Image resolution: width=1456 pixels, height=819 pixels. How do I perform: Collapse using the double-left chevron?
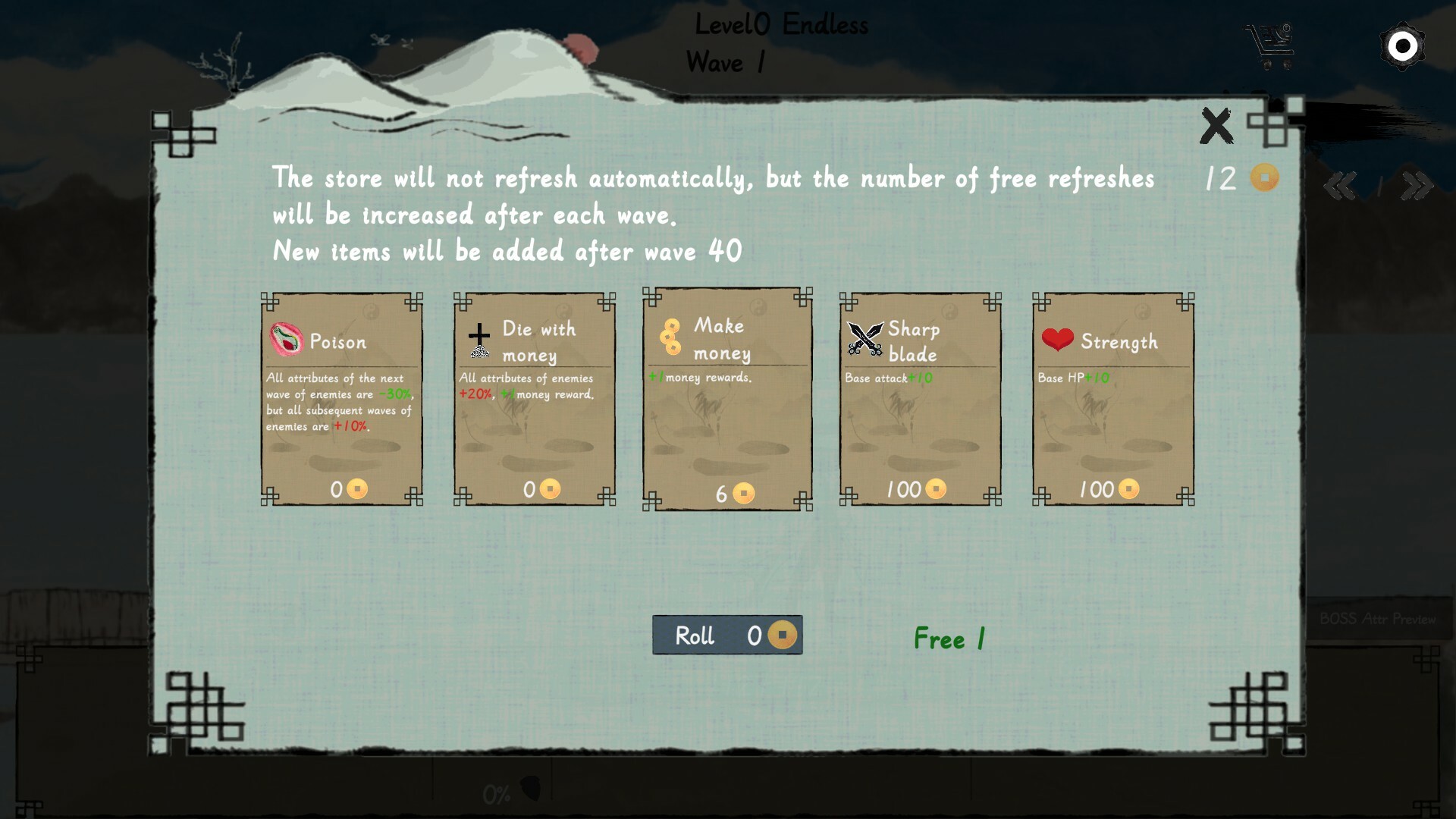[x=1341, y=184]
